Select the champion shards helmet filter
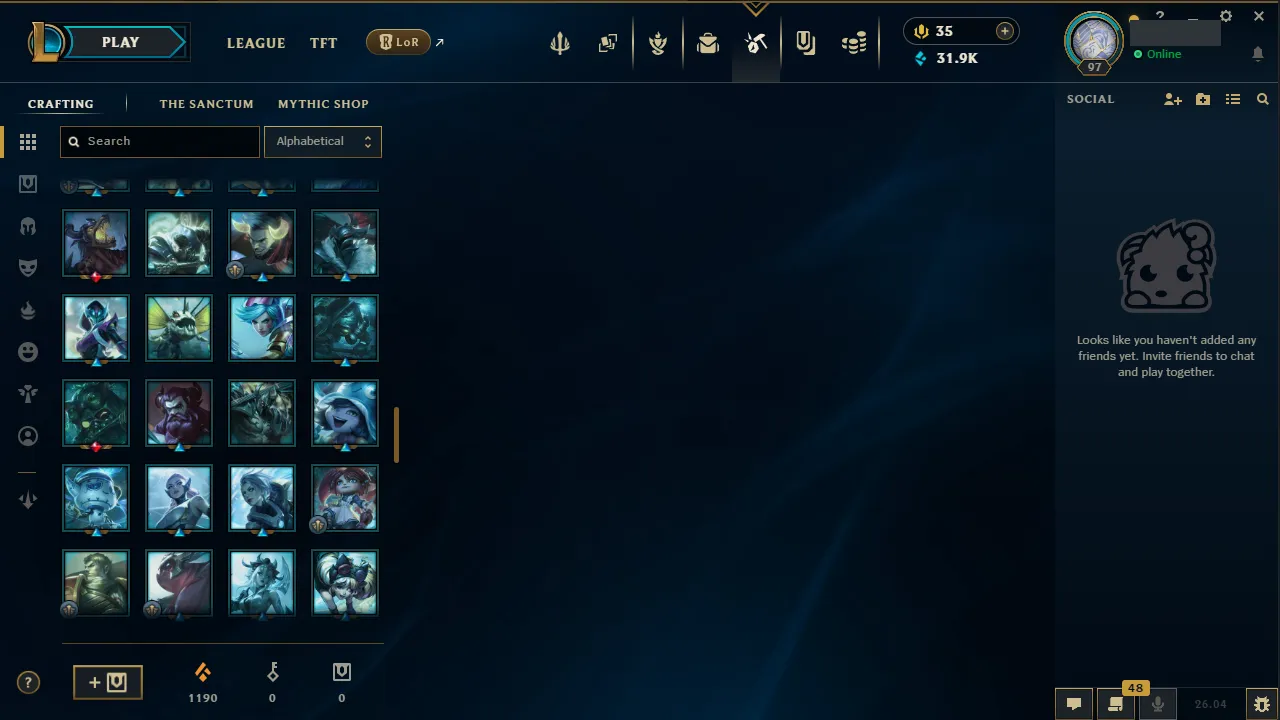The width and height of the screenshot is (1280, 720). click(28, 225)
